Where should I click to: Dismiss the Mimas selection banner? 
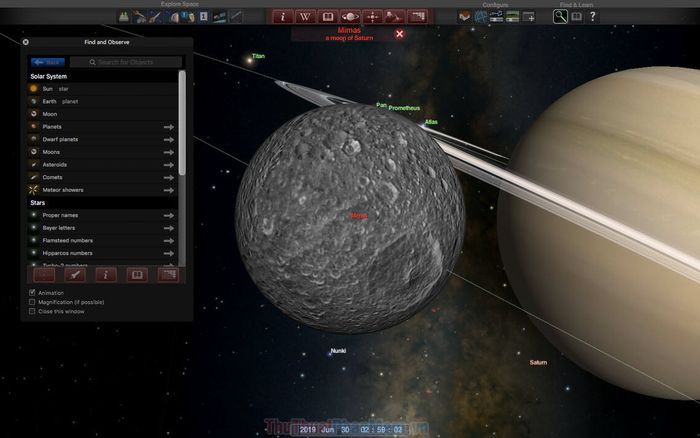[x=399, y=34]
